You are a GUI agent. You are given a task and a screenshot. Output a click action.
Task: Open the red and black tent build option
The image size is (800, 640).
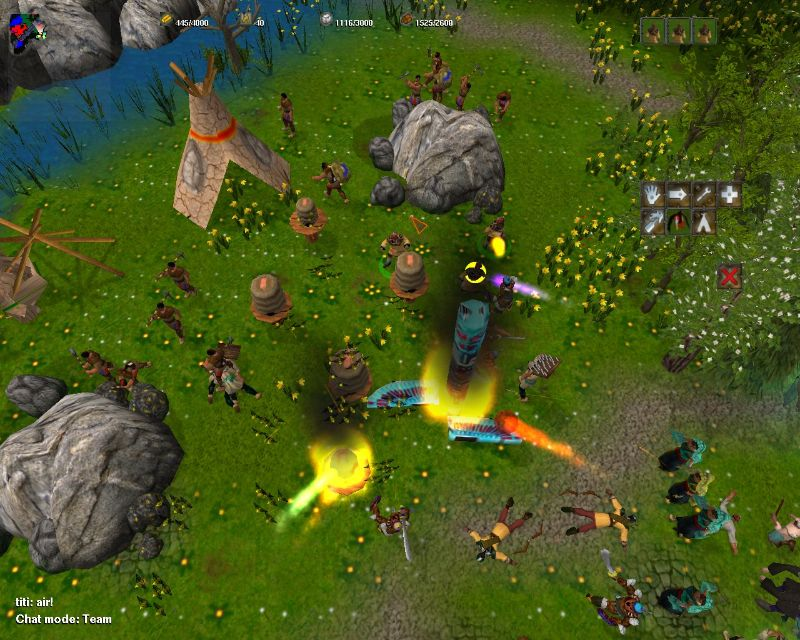click(679, 222)
